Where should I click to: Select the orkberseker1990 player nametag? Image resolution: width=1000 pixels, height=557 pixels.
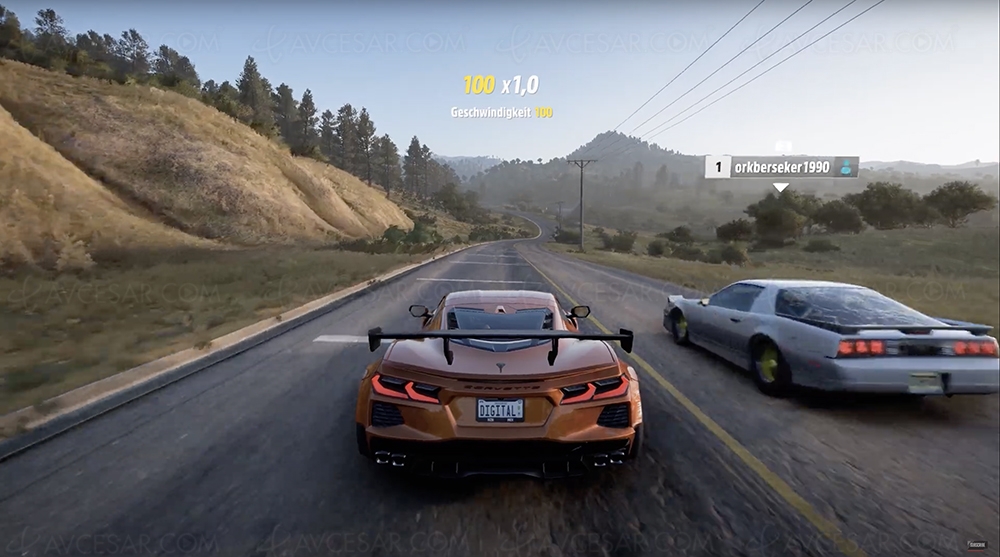781,167
